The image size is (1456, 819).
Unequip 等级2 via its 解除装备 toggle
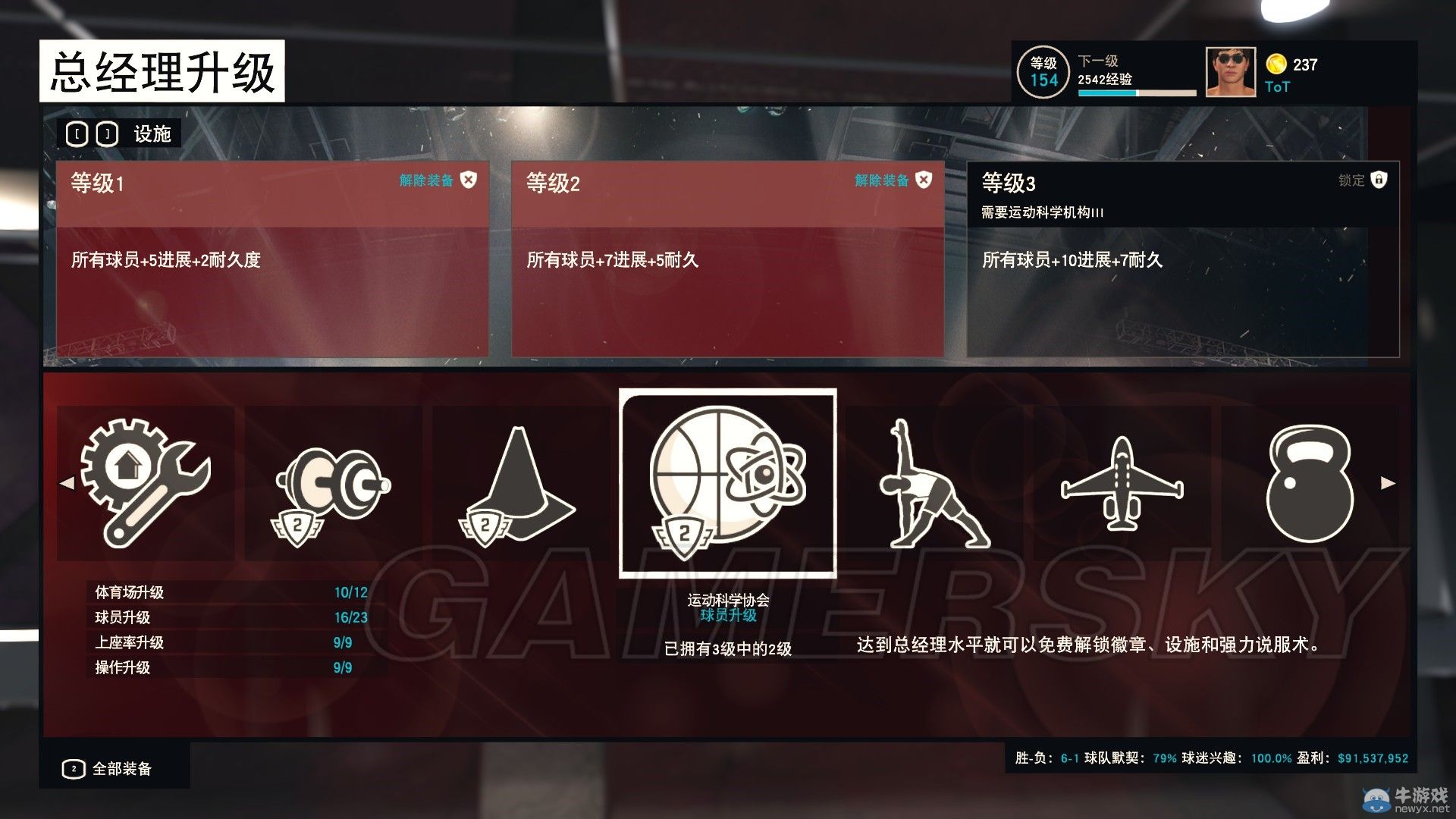point(887,181)
